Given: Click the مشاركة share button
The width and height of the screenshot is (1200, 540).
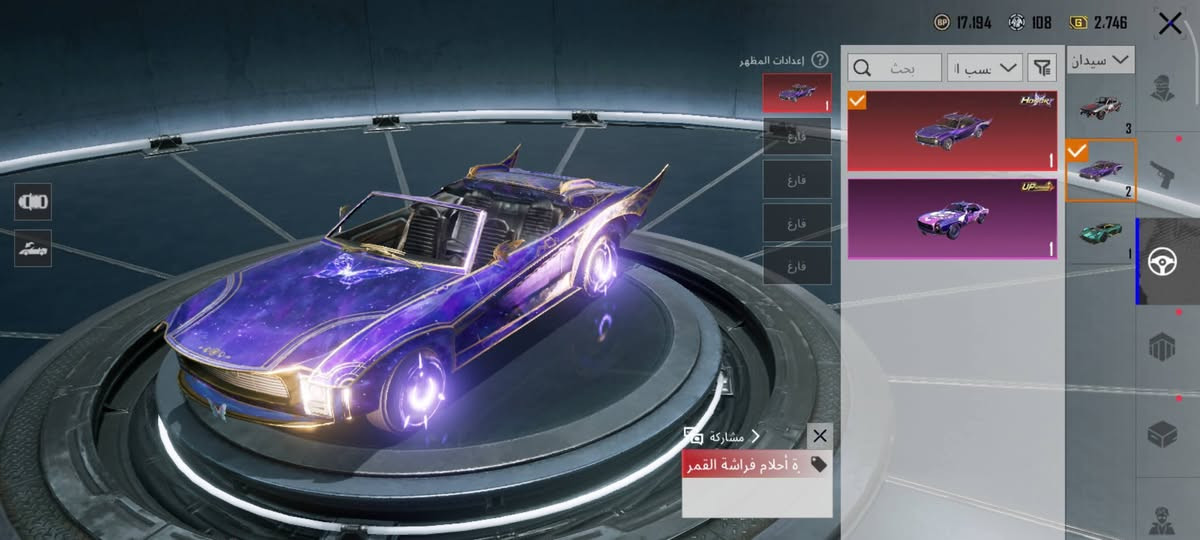Looking at the screenshot, I should 720,436.
